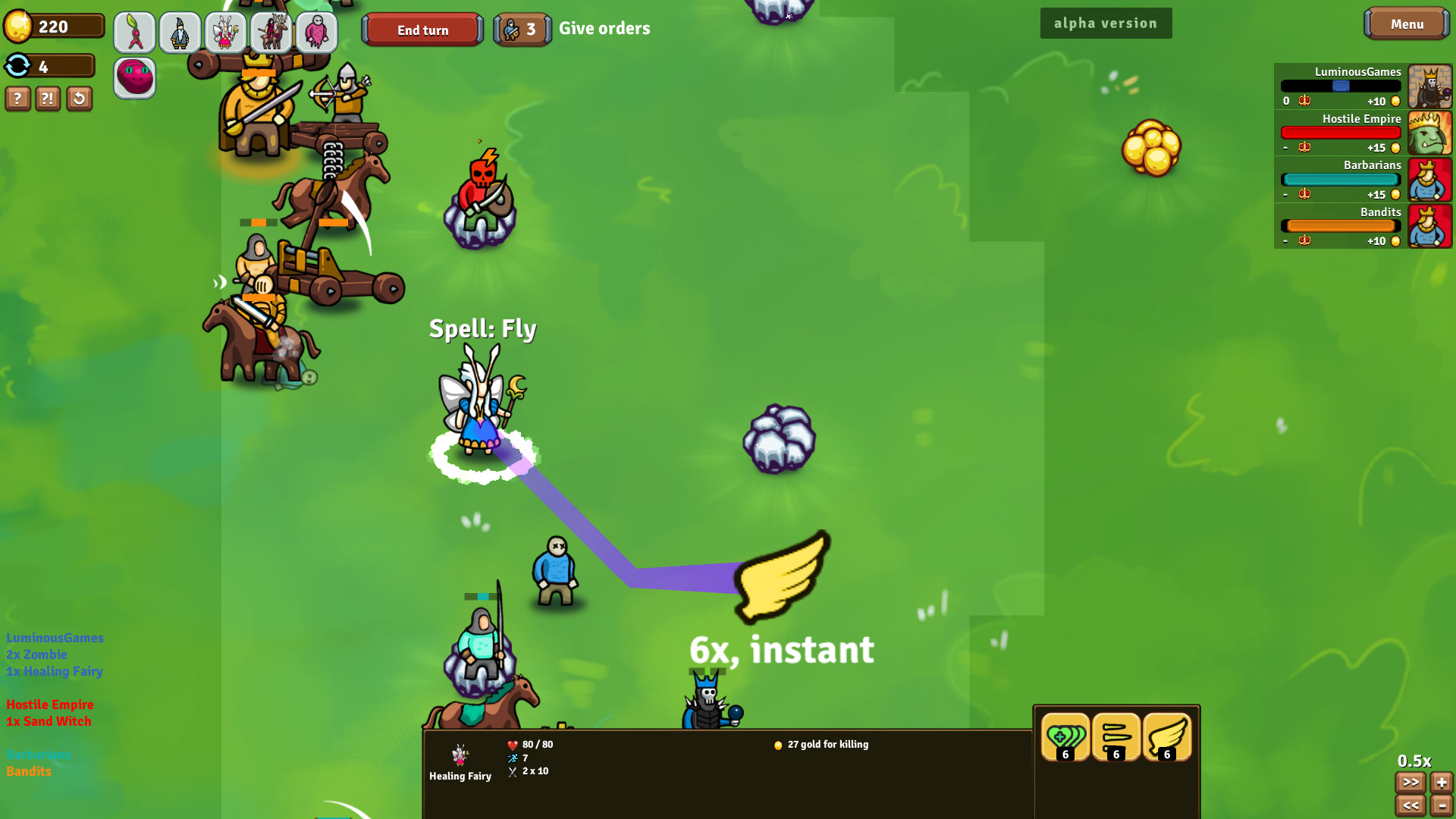Increase game speed with the plus button
The width and height of the screenshot is (1456, 819).
coord(1440,782)
